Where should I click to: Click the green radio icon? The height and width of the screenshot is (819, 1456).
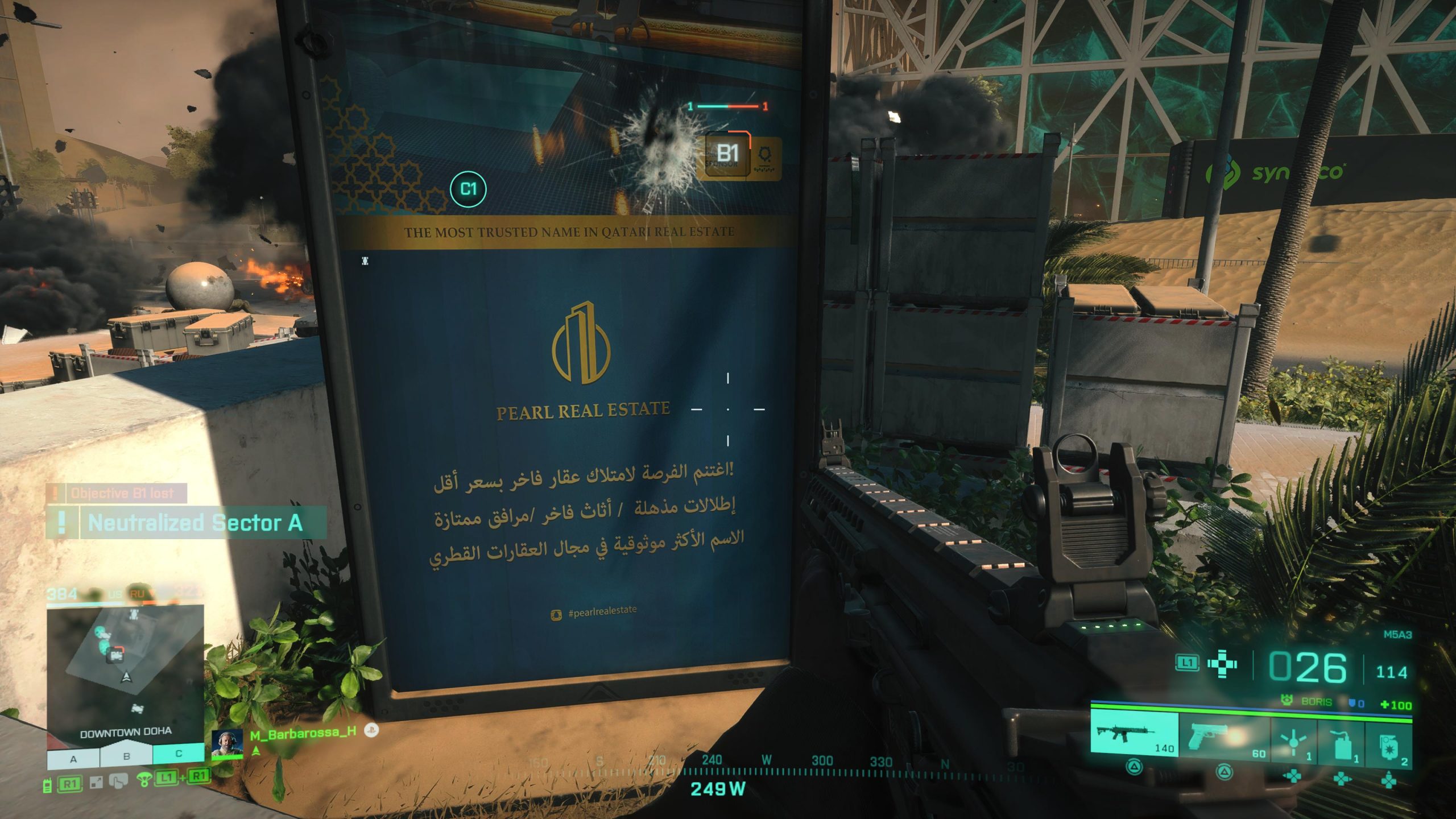(48, 786)
